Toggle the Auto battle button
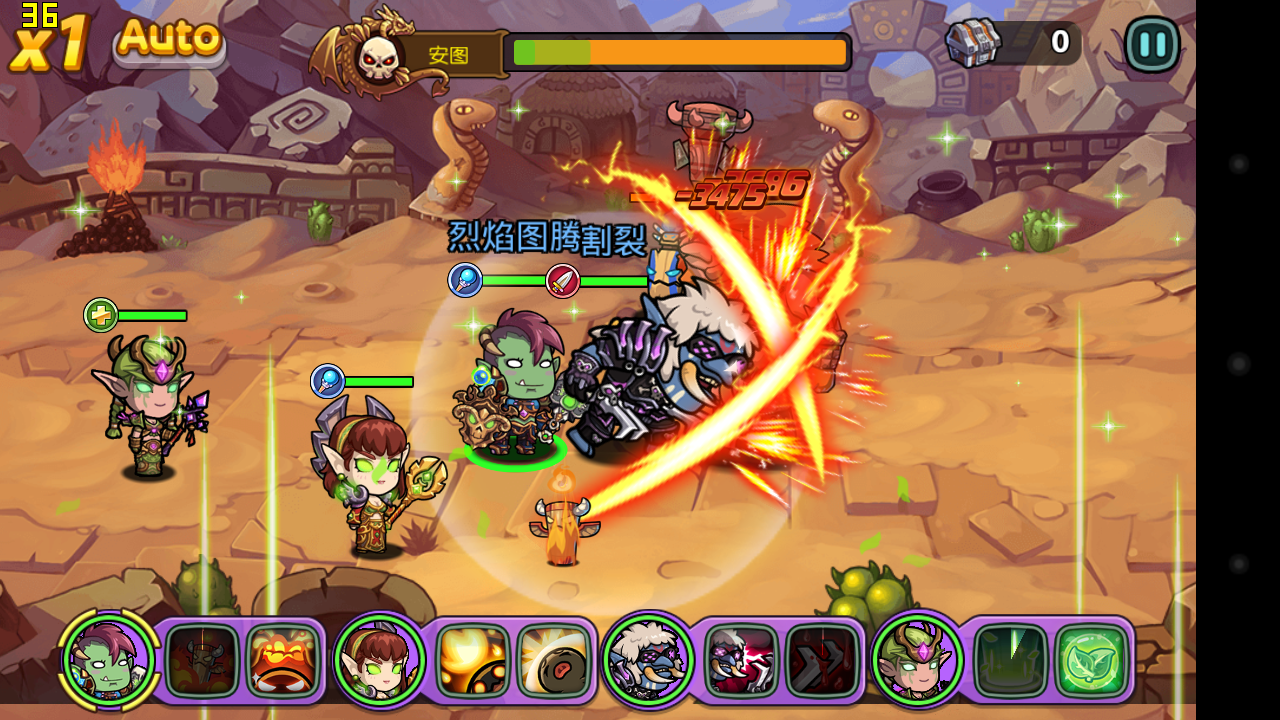Viewport: 1280px width, 720px height. pos(169,40)
